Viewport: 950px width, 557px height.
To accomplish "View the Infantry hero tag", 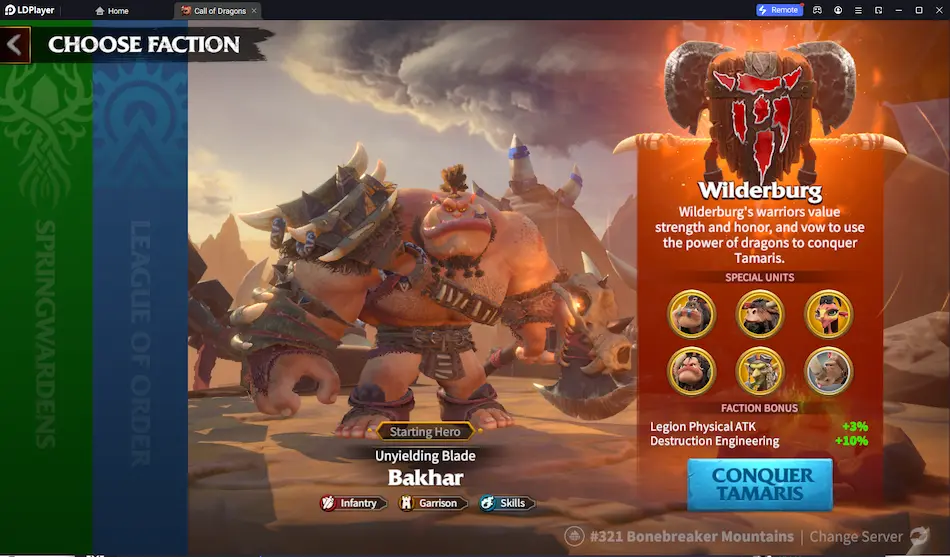I will pyautogui.click(x=350, y=503).
